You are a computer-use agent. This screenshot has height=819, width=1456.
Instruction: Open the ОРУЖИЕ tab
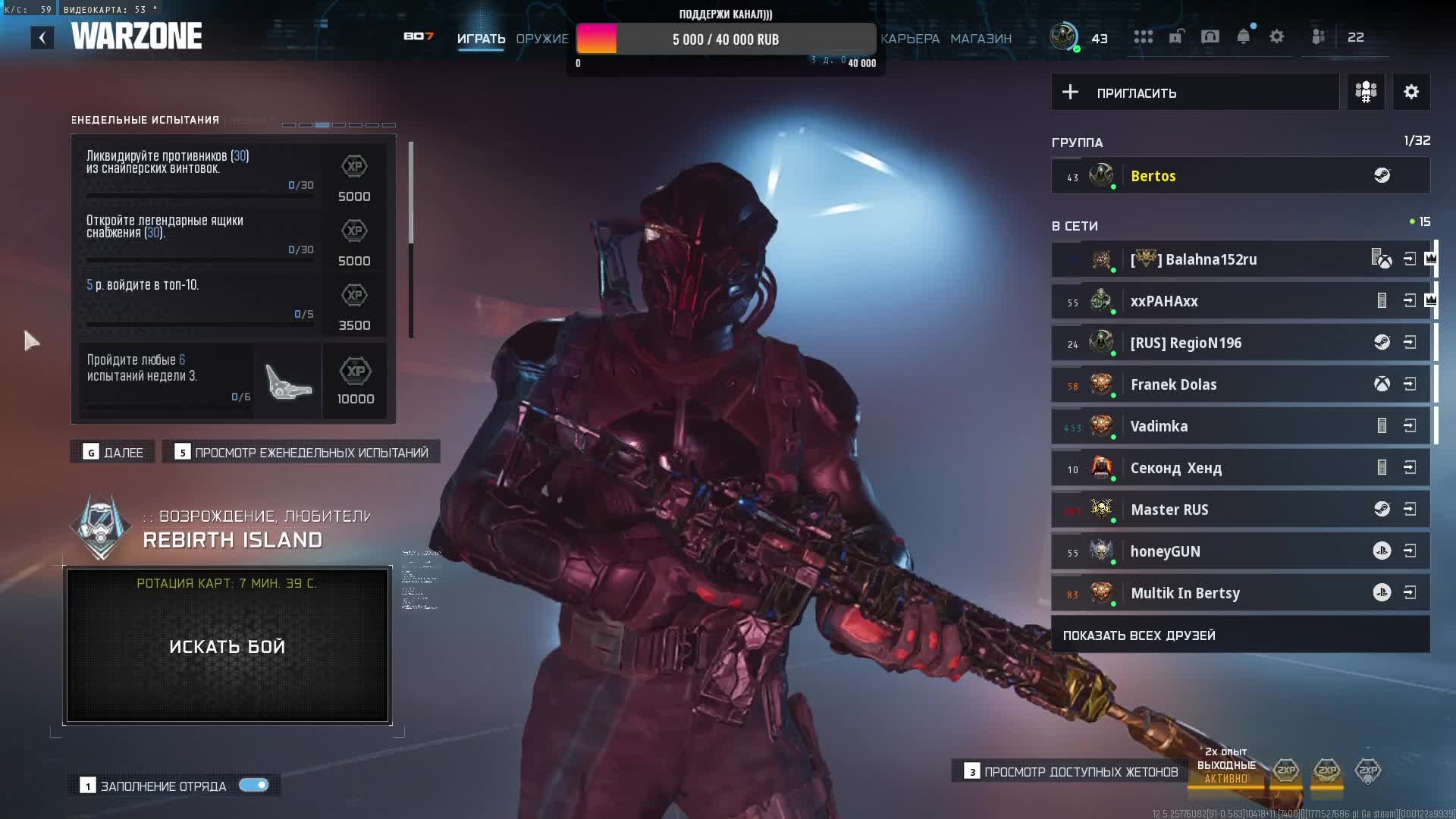click(541, 39)
